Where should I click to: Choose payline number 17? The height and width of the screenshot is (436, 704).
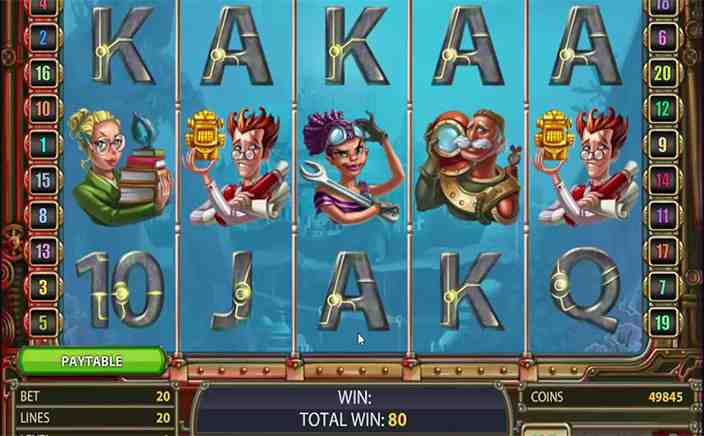tap(662, 251)
